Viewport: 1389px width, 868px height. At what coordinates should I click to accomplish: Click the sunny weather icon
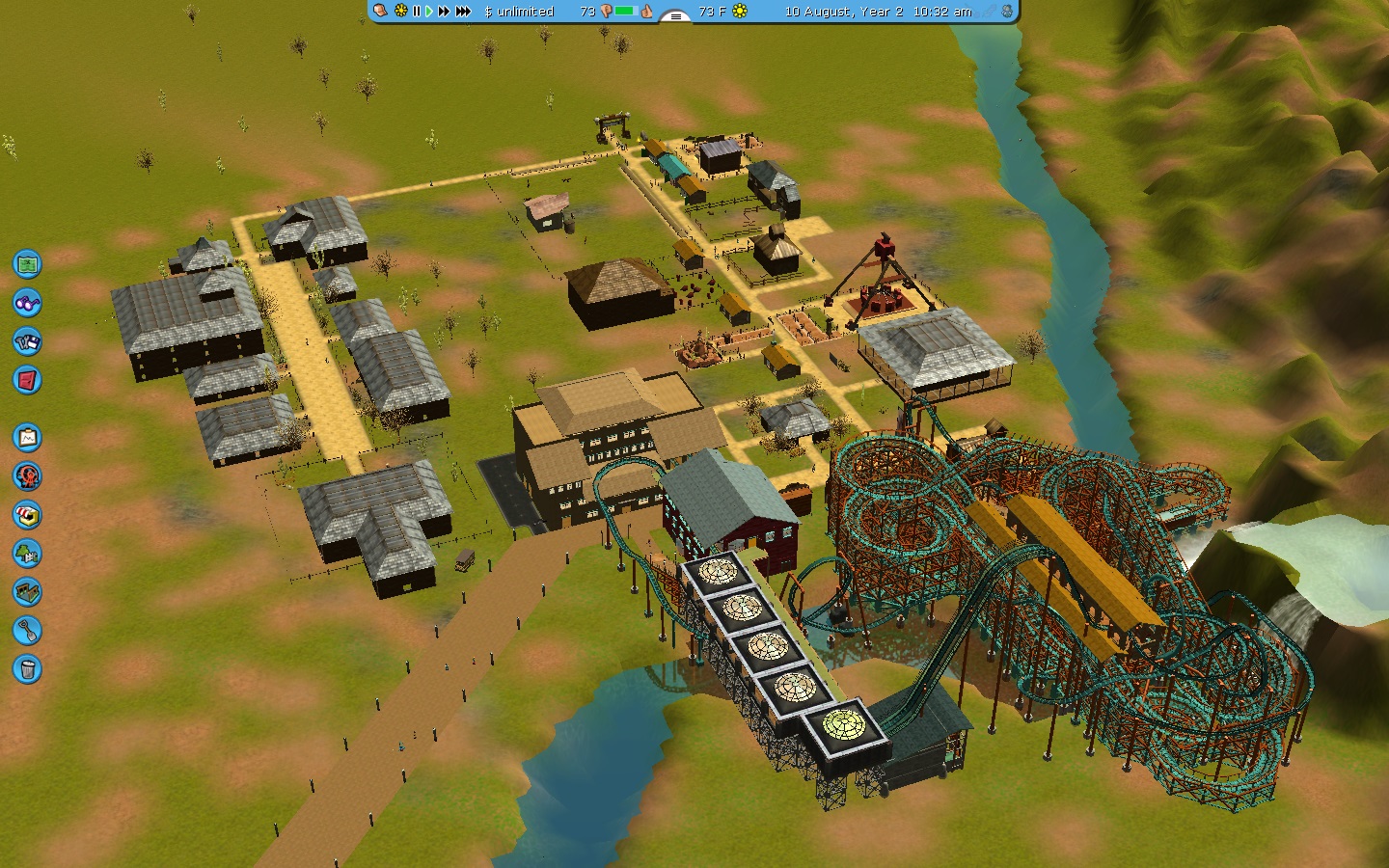click(x=740, y=12)
